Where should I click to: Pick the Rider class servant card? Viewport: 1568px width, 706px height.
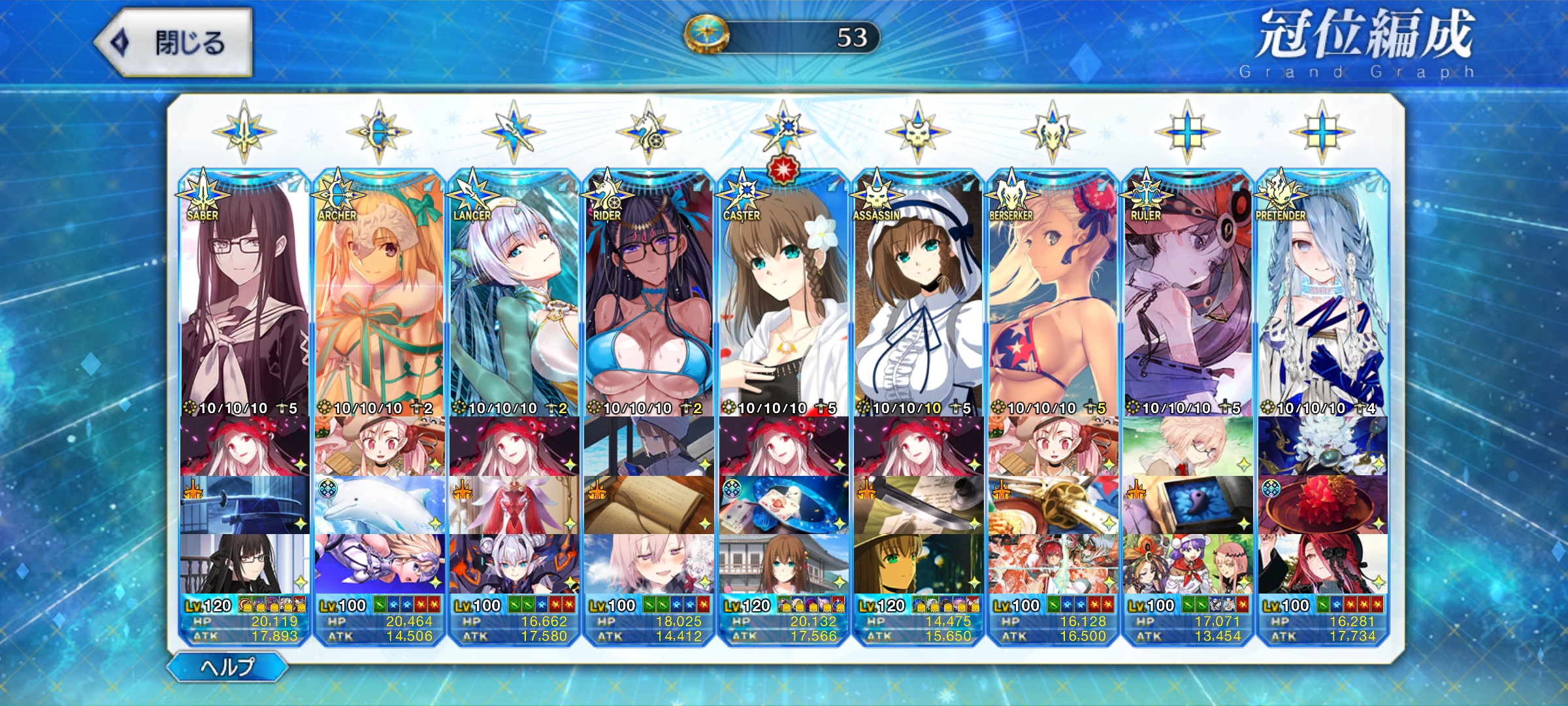tap(649, 294)
